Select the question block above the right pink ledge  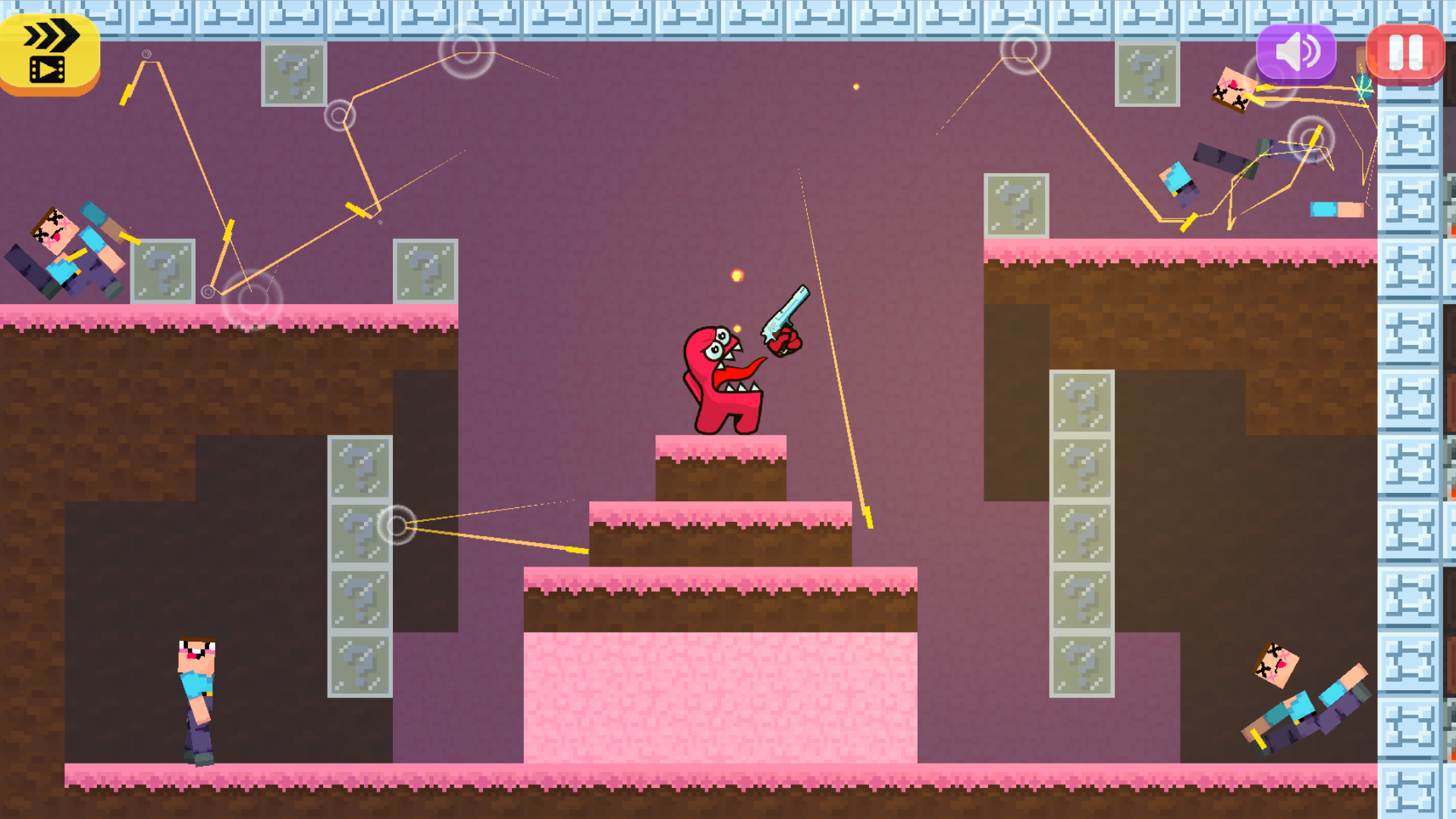click(1016, 205)
